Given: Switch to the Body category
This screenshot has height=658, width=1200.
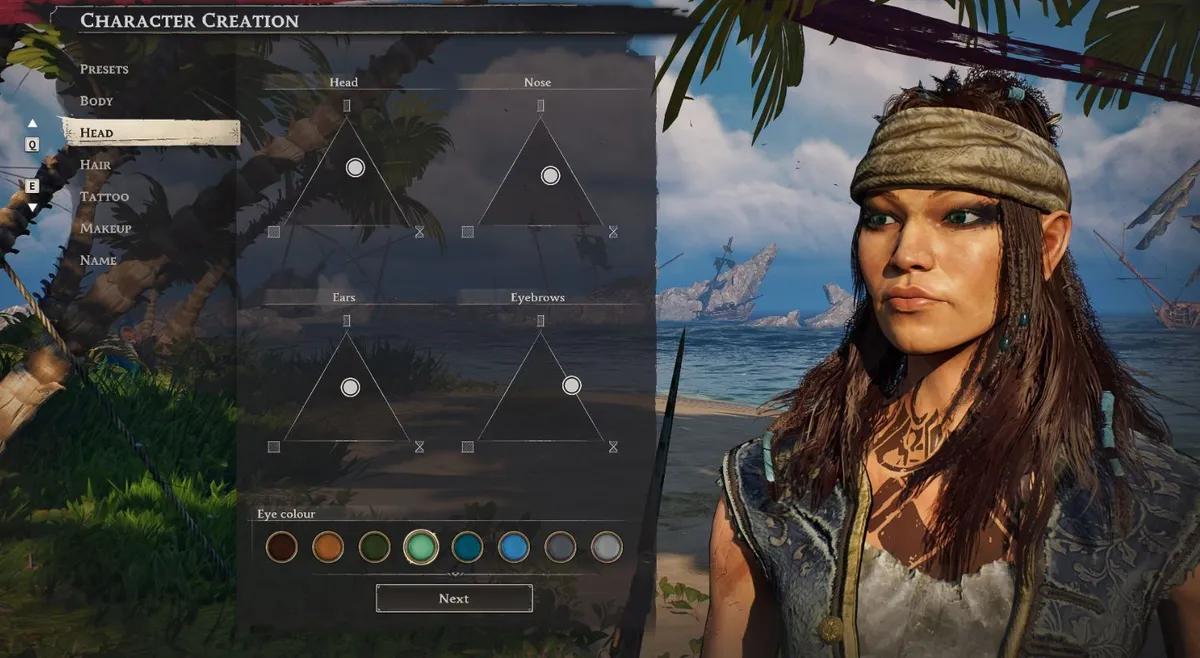Looking at the screenshot, I should (x=97, y=101).
